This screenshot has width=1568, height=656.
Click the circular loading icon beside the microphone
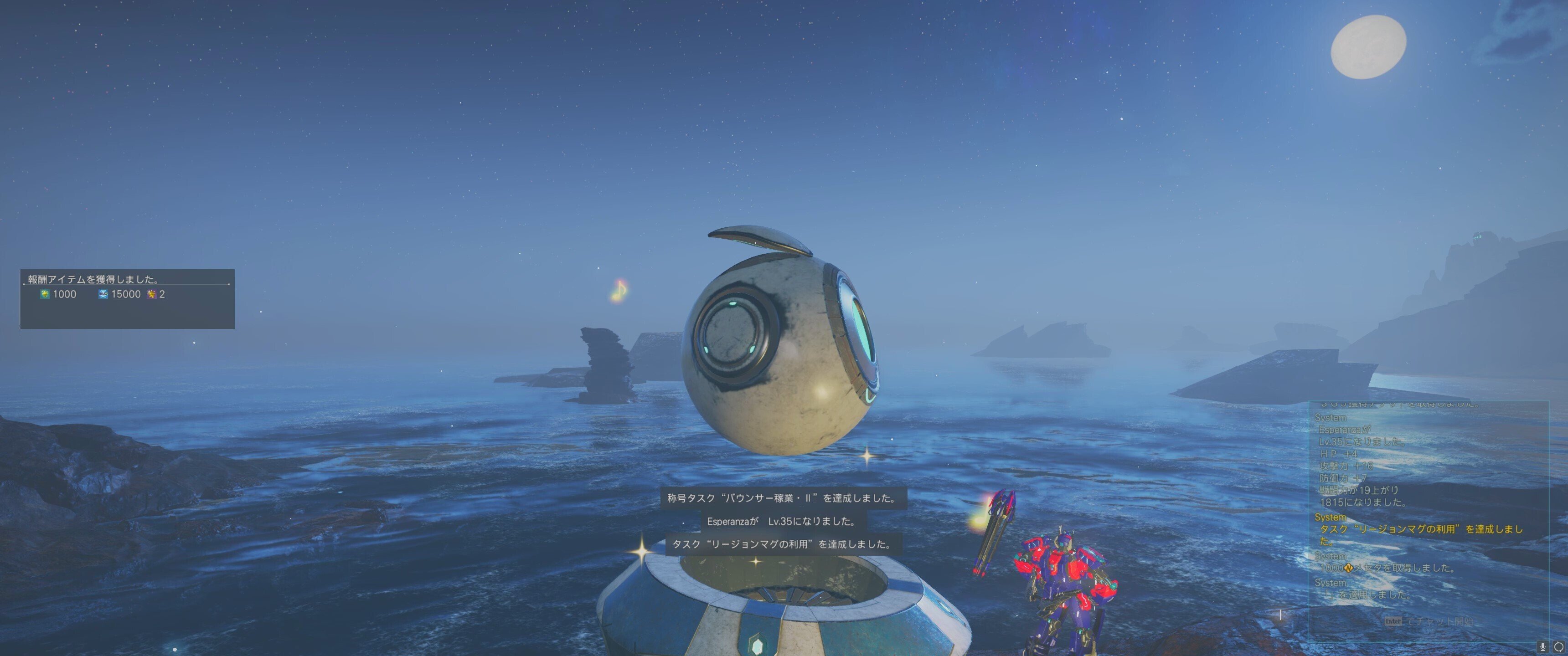(x=1559, y=648)
